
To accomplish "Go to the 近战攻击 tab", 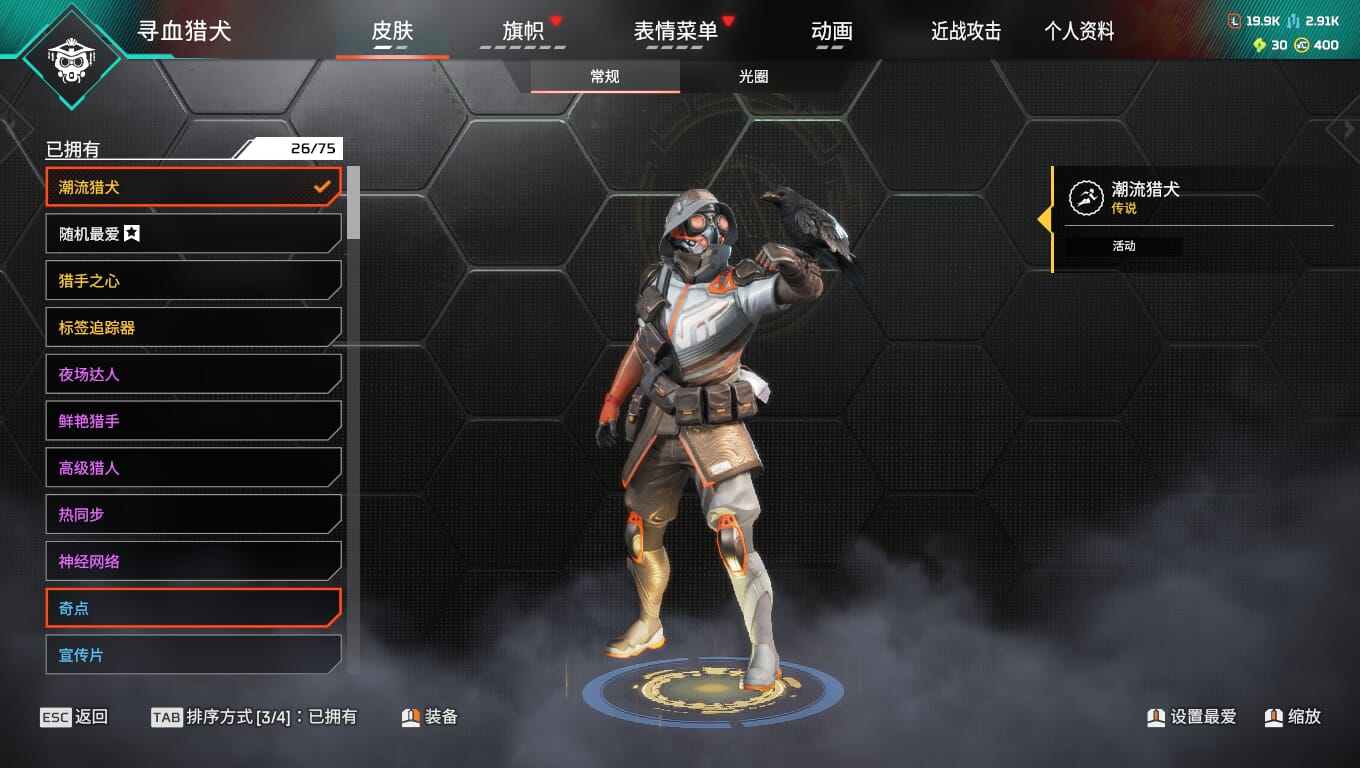I will 965,31.
